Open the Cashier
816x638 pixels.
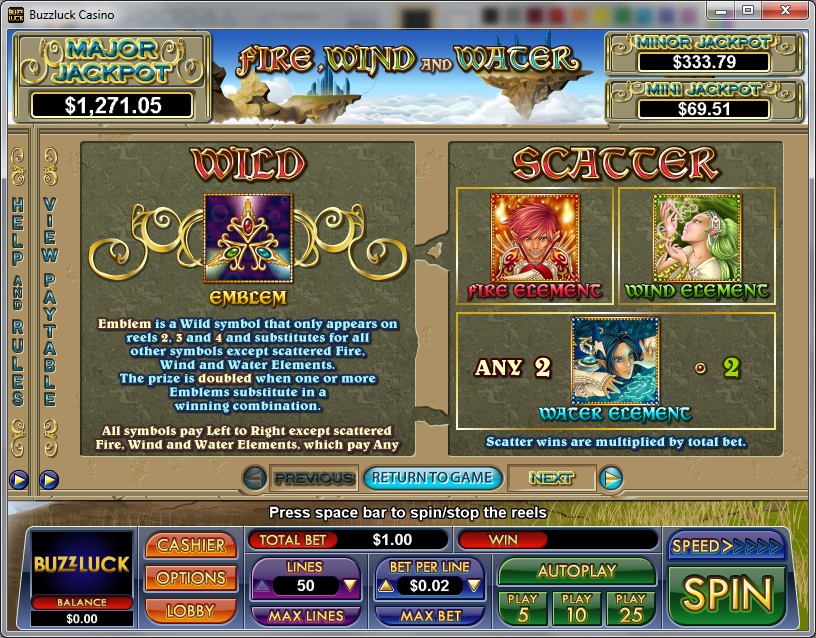tap(190, 546)
